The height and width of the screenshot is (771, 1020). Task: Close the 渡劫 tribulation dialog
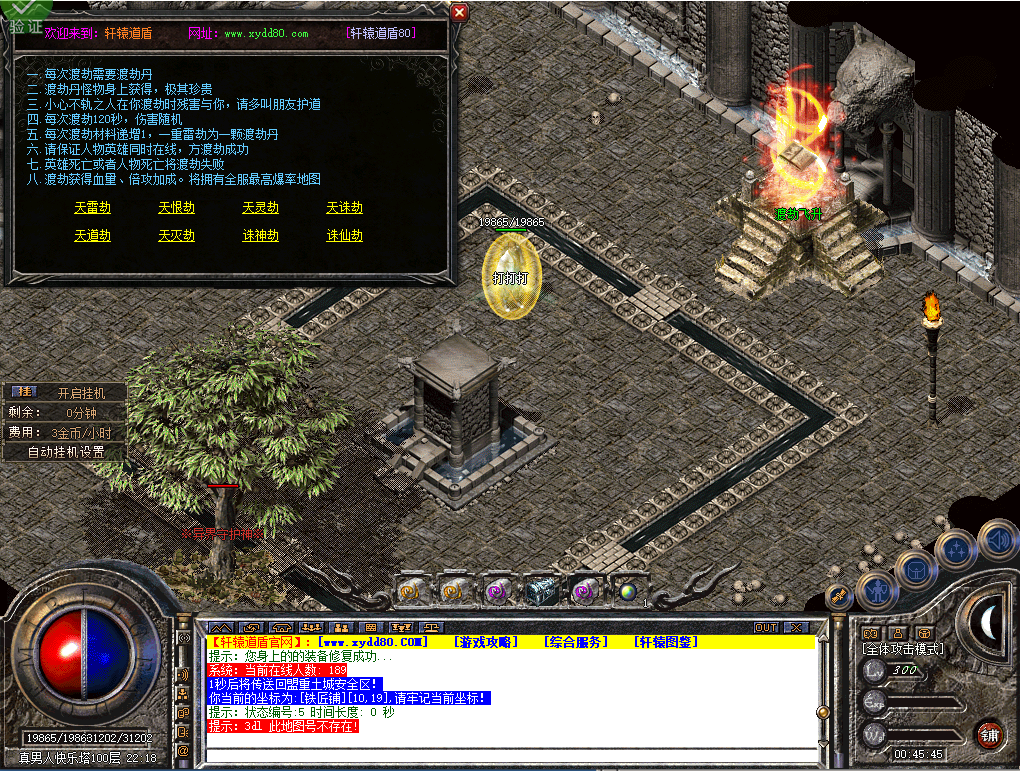point(459,12)
